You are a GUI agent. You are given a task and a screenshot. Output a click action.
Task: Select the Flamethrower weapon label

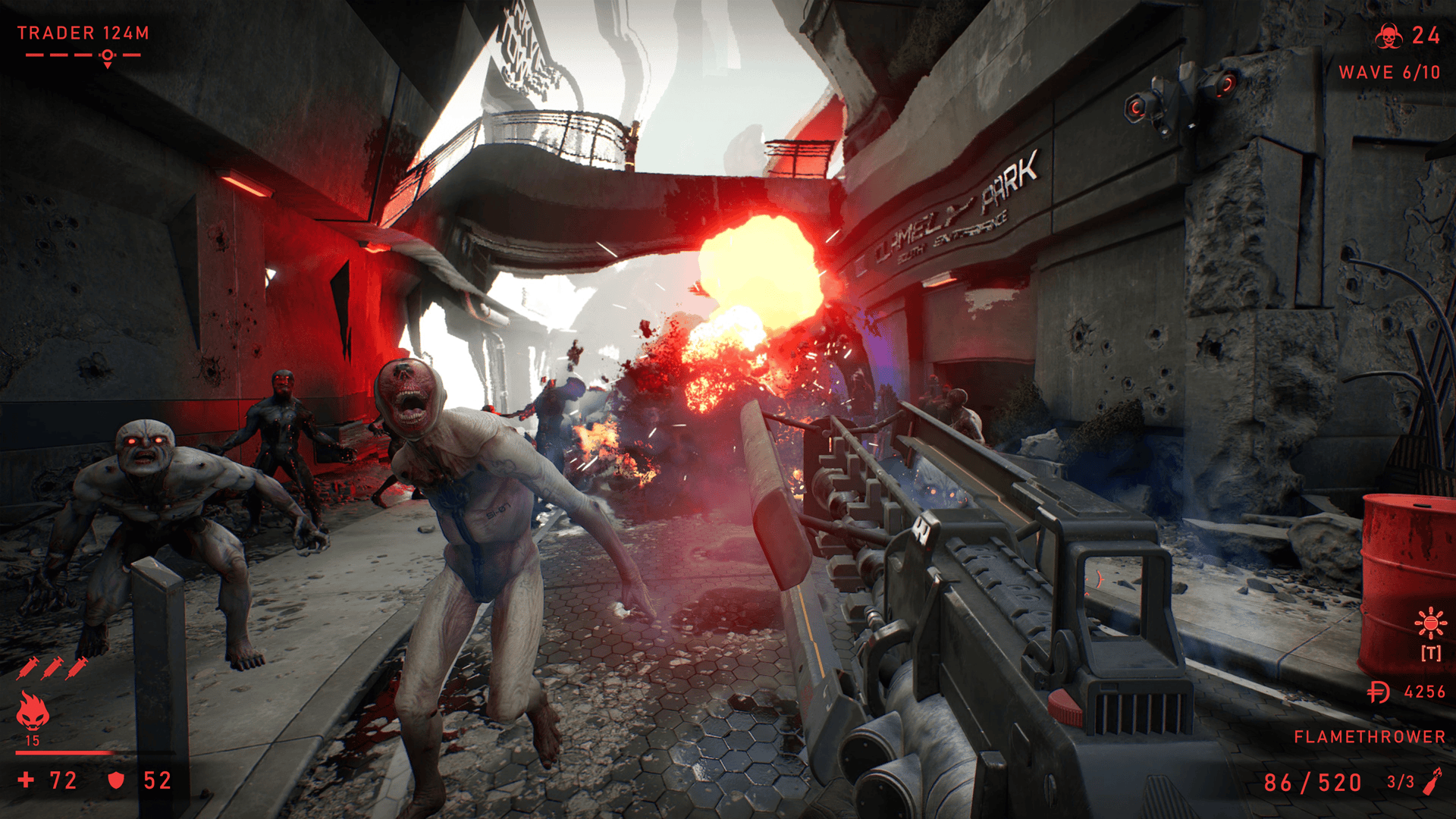(1369, 736)
